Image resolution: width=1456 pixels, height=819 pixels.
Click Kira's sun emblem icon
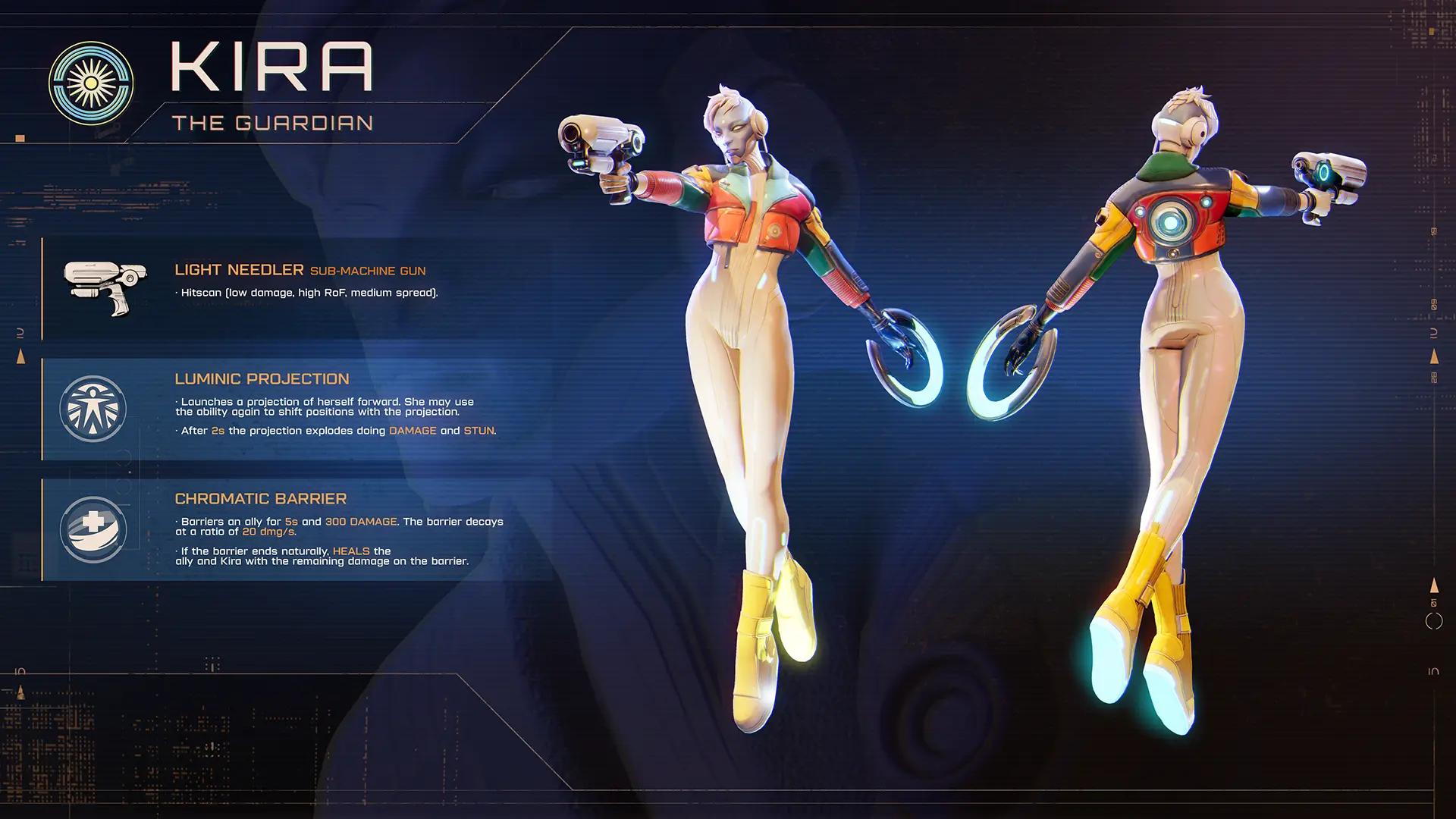[91, 83]
